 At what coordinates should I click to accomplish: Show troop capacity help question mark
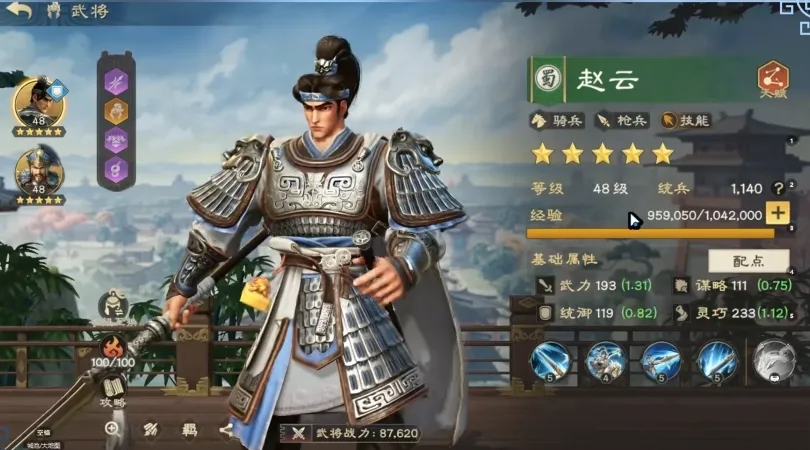coord(777,188)
